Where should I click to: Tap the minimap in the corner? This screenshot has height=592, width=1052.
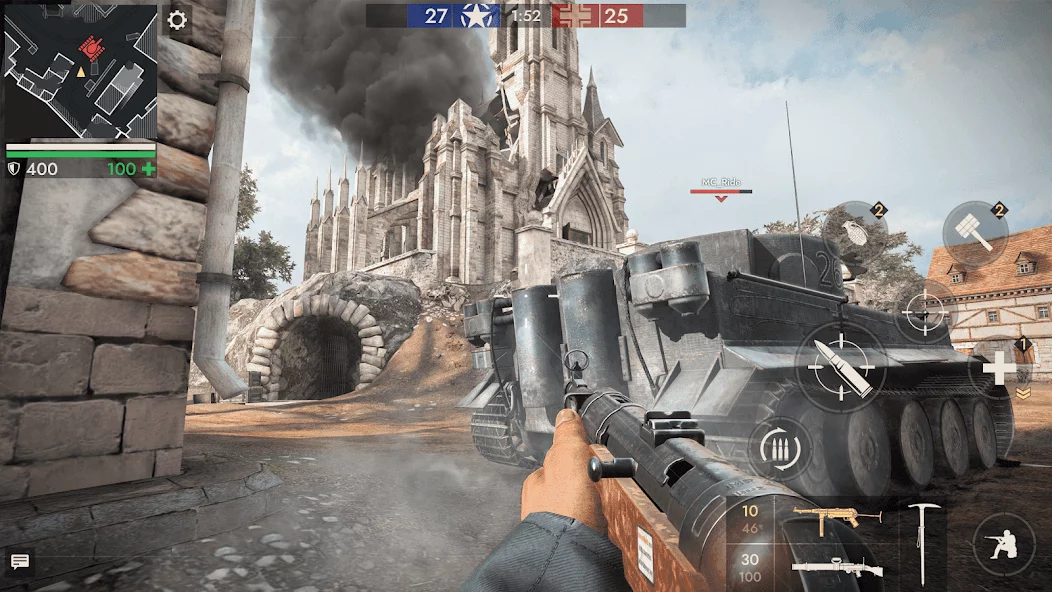point(80,71)
